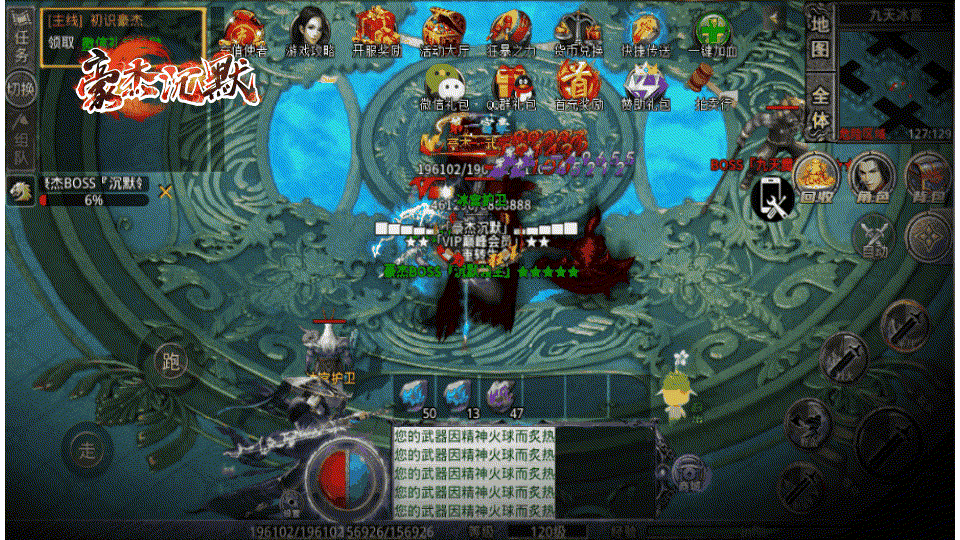Open the QQ群礼包 gift pack
Image resolution: width=960 pixels, height=540 pixels.
click(x=510, y=85)
